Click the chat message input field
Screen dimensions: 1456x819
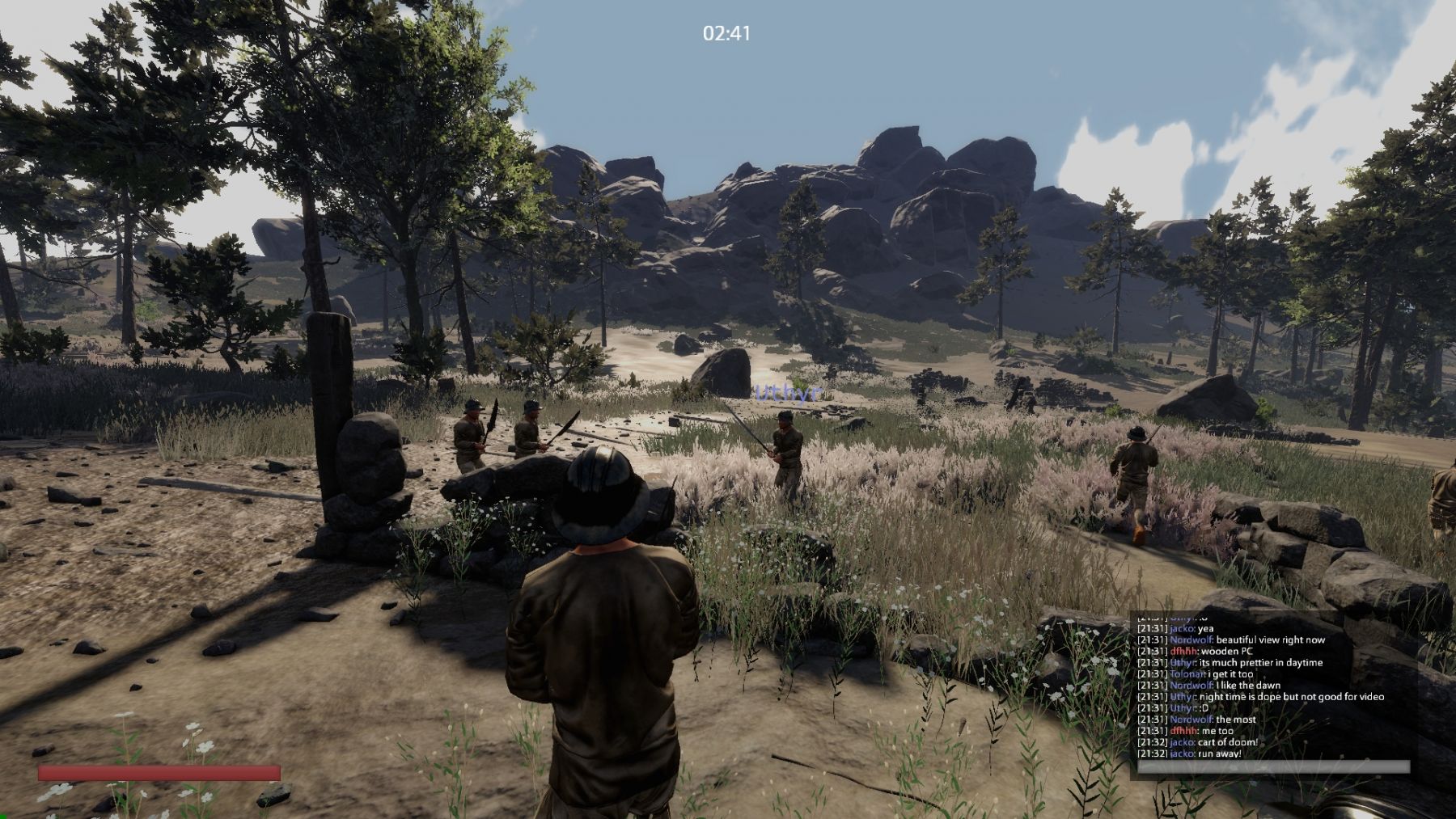click(x=1273, y=767)
